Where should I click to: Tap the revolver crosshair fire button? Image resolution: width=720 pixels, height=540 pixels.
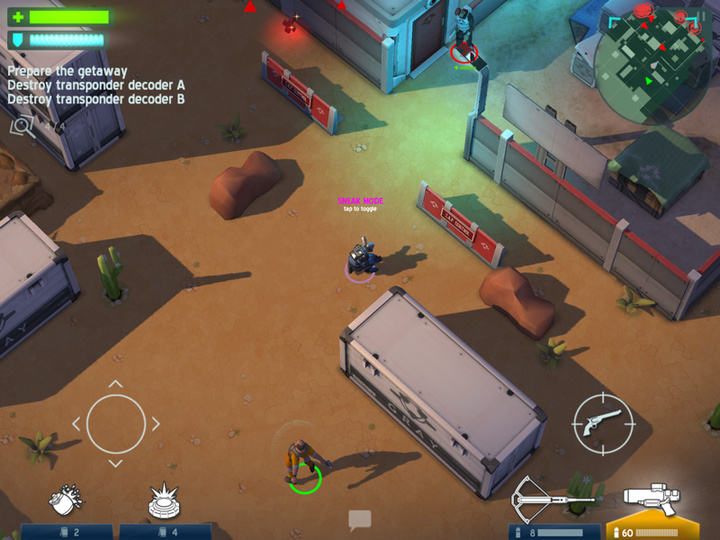[603, 424]
